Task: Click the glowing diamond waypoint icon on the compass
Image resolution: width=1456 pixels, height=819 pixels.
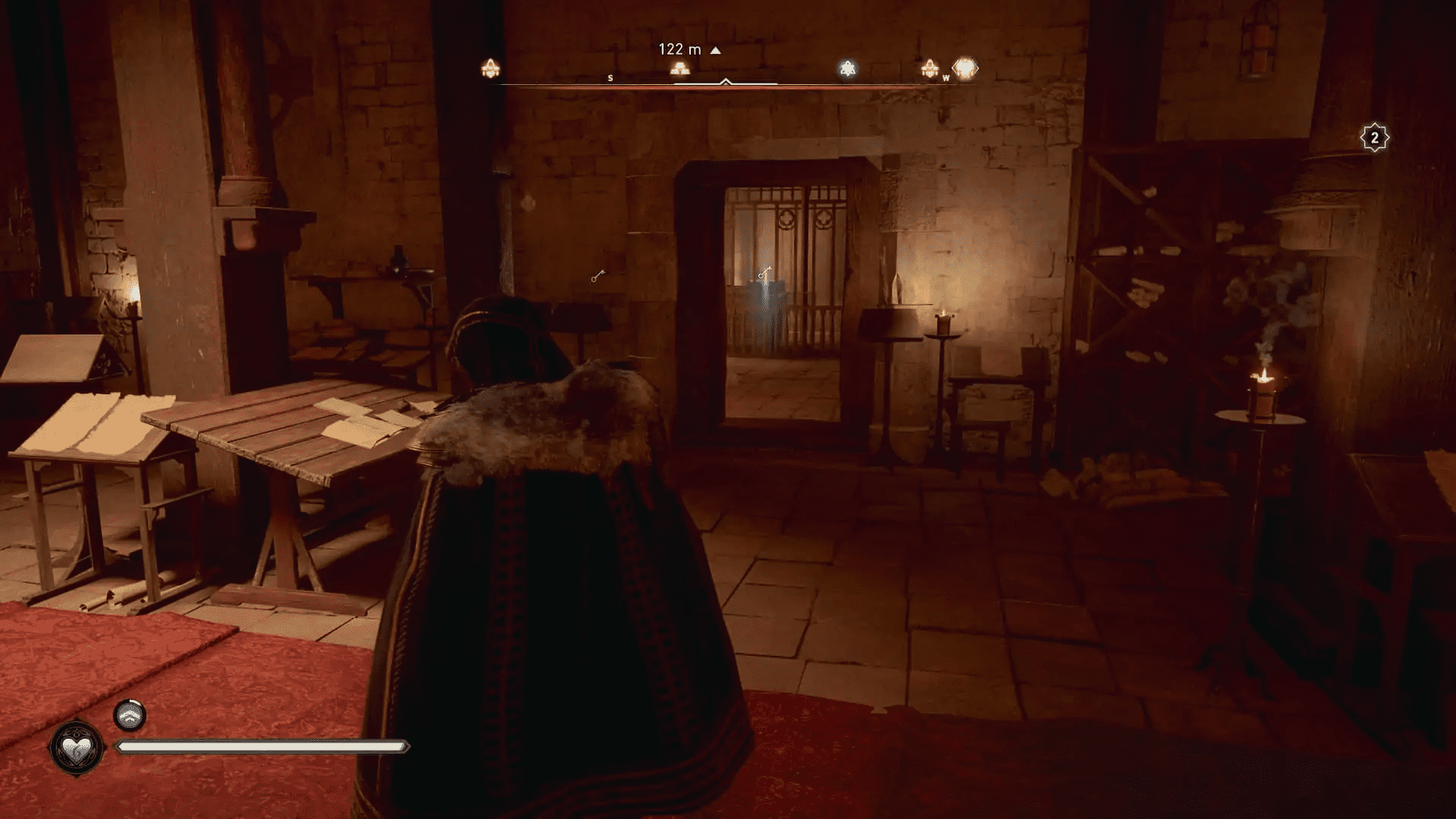Action: click(x=963, y=66)
